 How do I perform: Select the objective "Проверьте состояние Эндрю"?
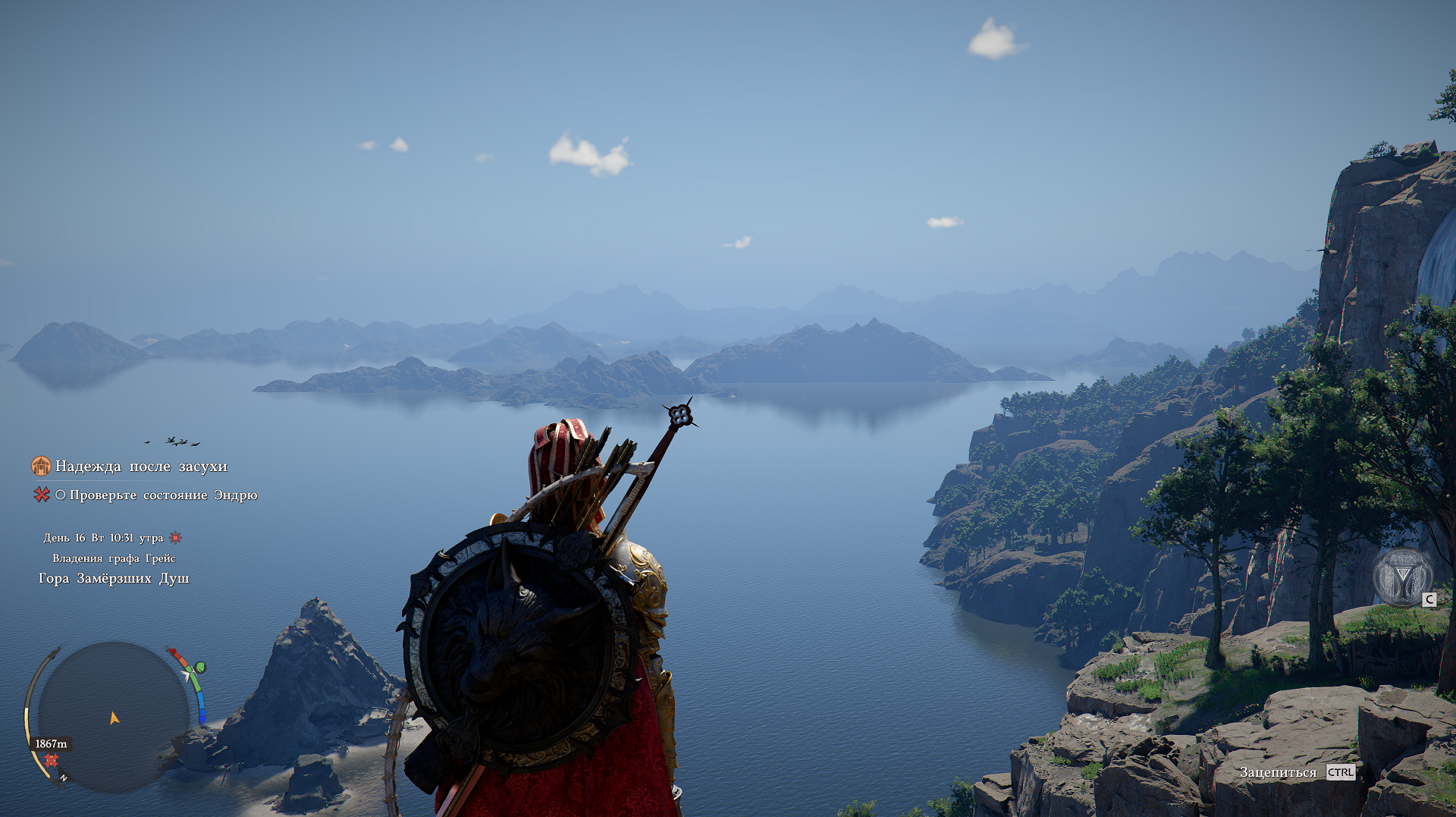click(163, 495)
